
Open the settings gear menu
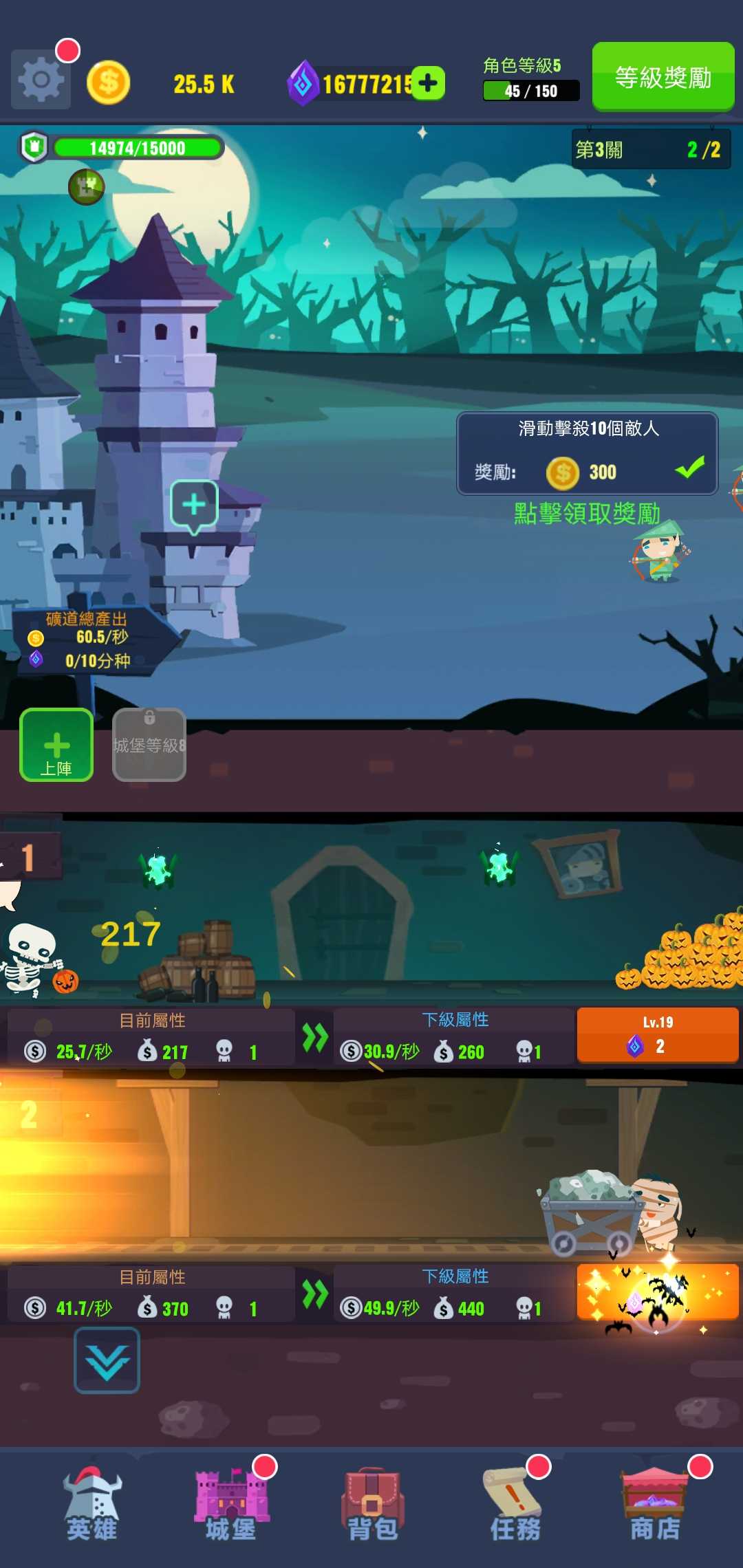point(41,80)
